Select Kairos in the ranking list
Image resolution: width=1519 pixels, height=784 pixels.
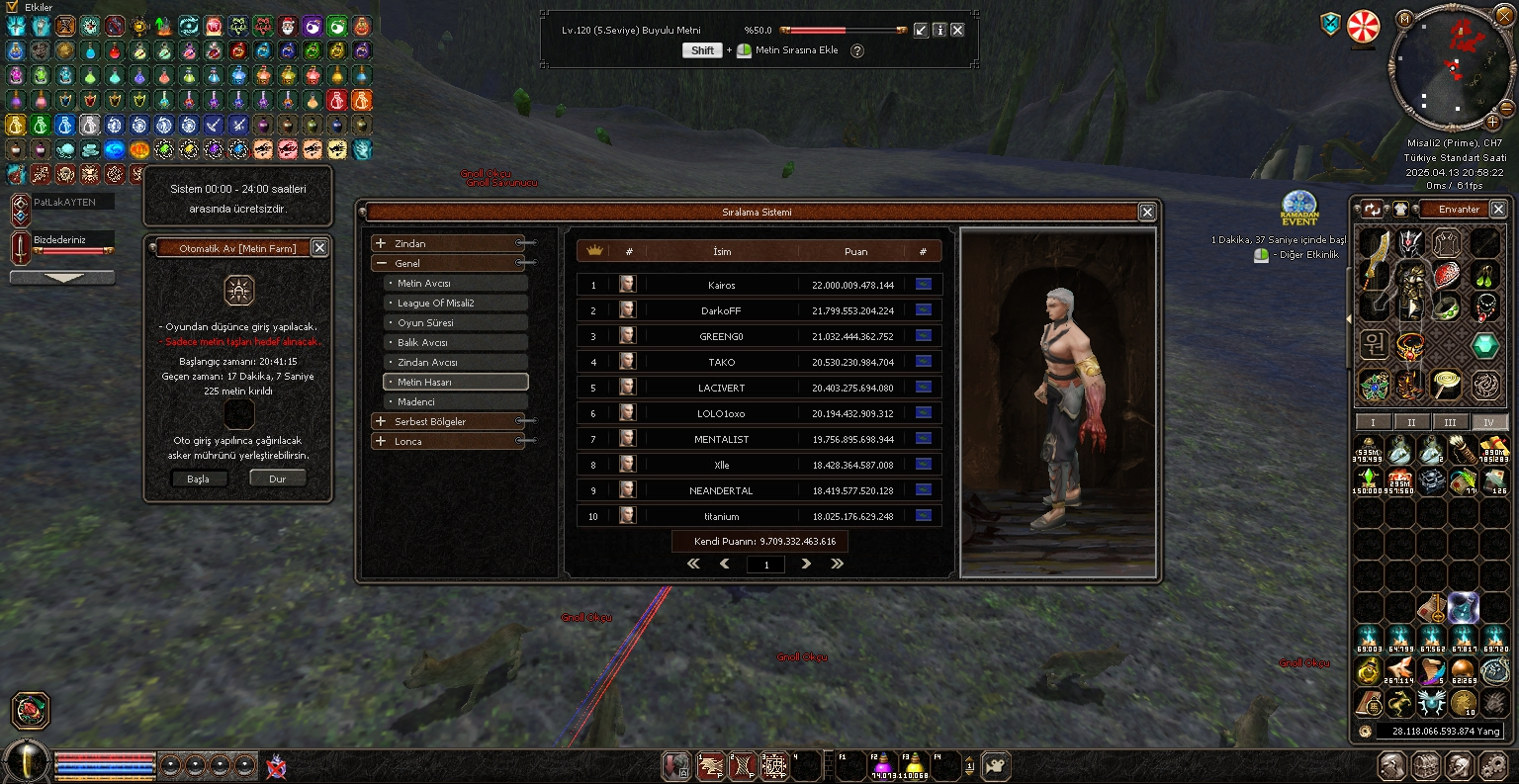tap(721, 286)
